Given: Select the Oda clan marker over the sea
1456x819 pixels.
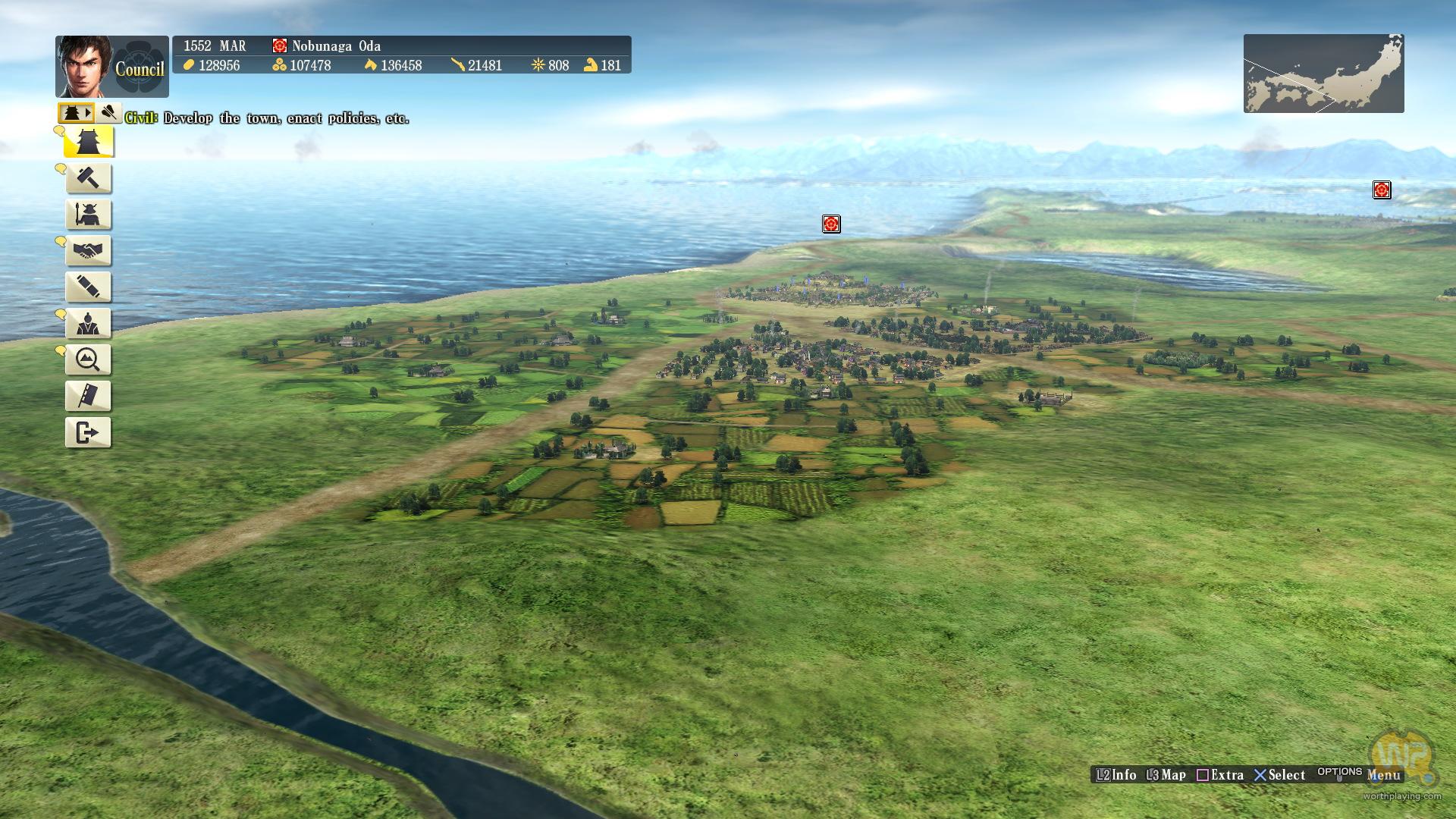Looking at the screenshot, I should [x=831, y=224].
